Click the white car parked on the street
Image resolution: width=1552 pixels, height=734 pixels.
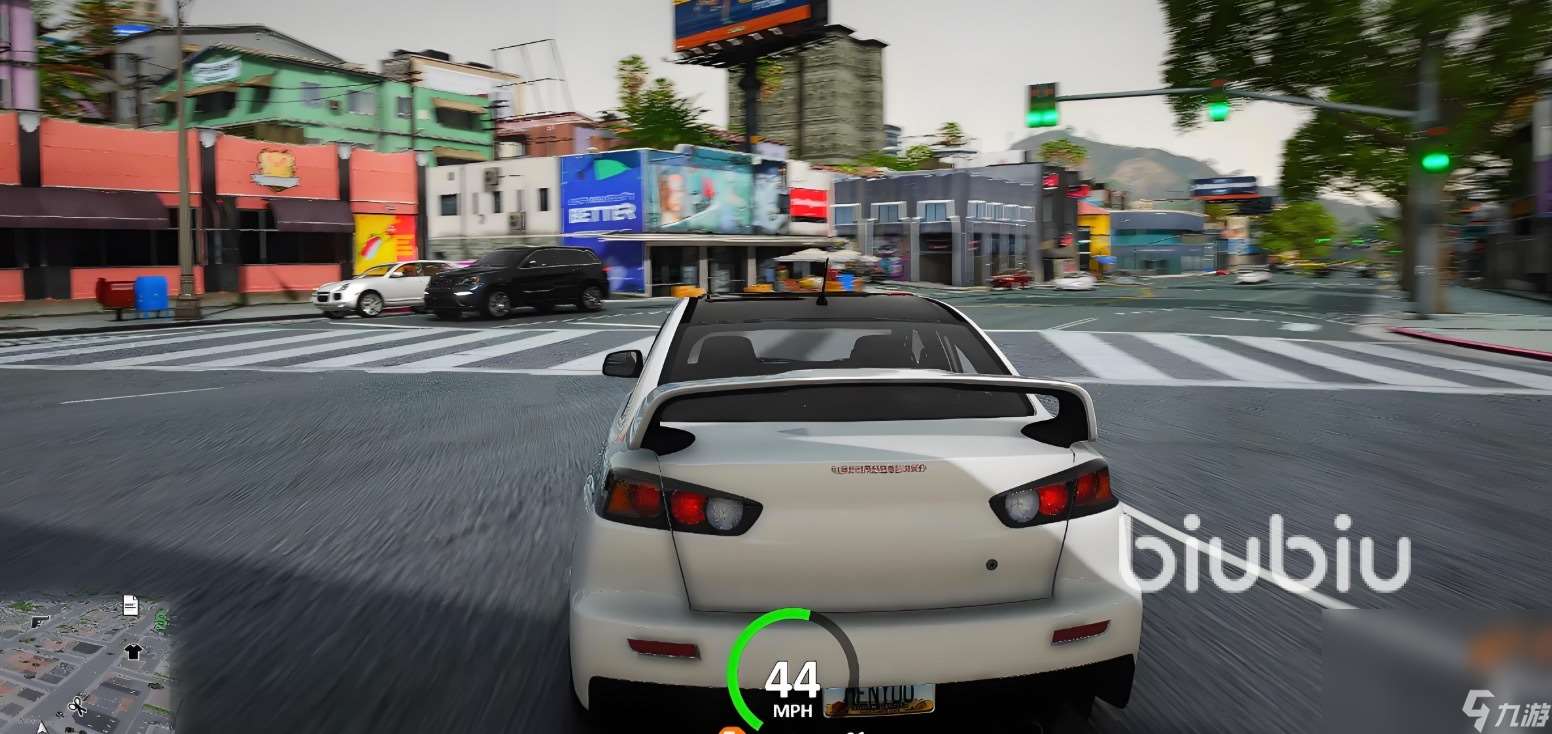pyautogui.click(x=370, y=288)
